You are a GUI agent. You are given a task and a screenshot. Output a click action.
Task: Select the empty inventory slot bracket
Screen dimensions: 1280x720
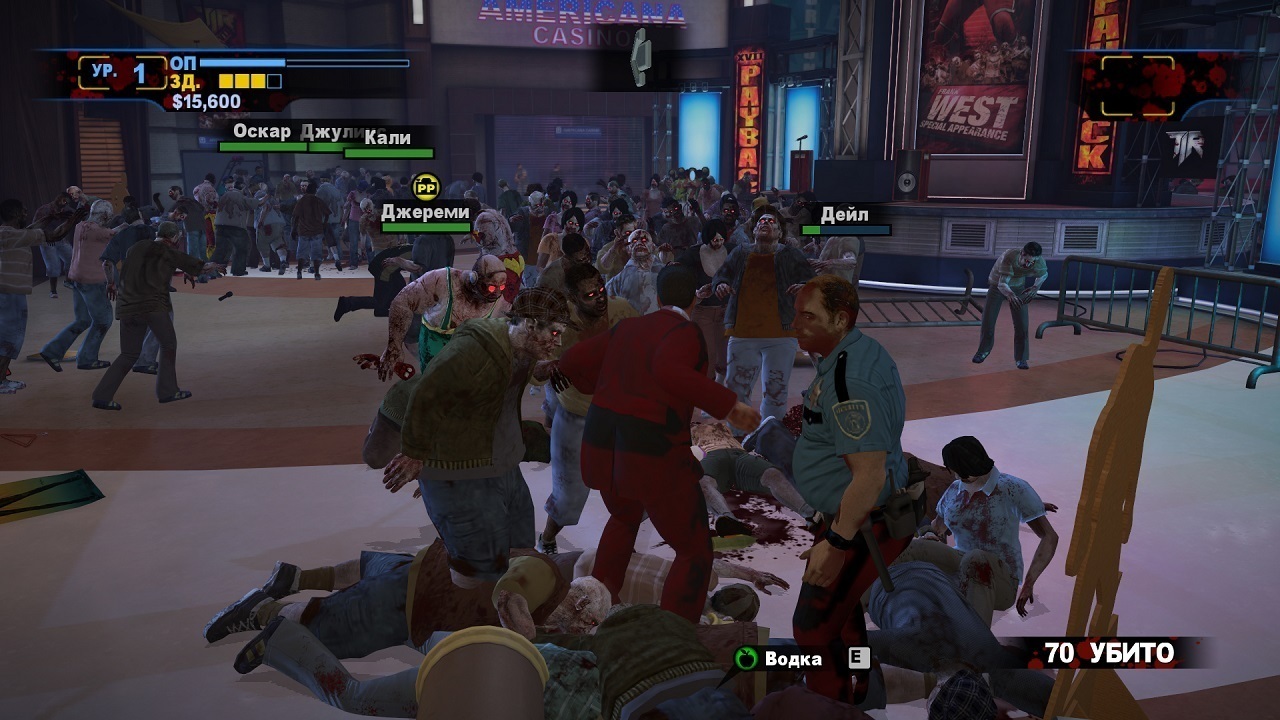1138,86
